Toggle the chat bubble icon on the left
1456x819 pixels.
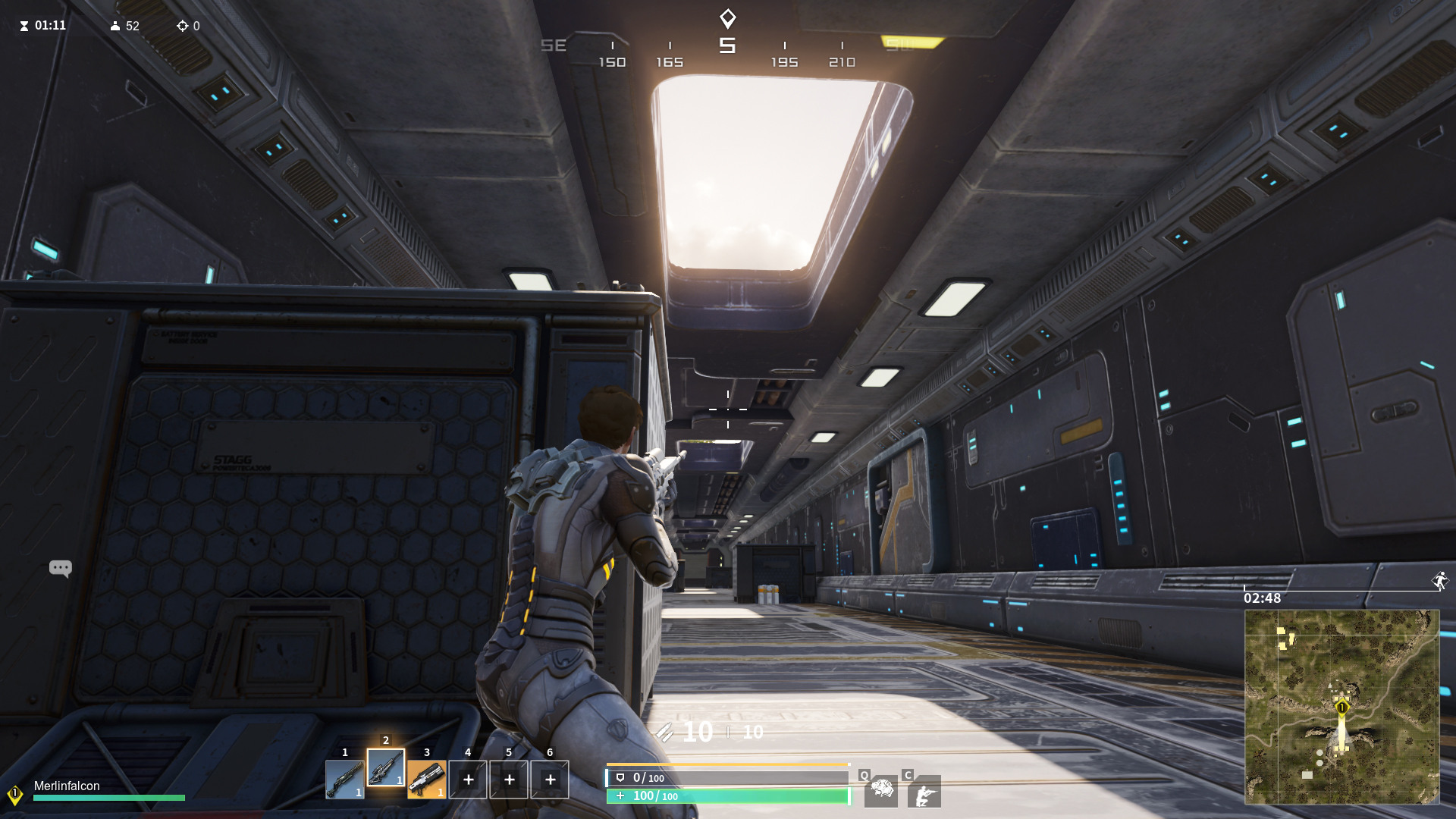(60, 567)
